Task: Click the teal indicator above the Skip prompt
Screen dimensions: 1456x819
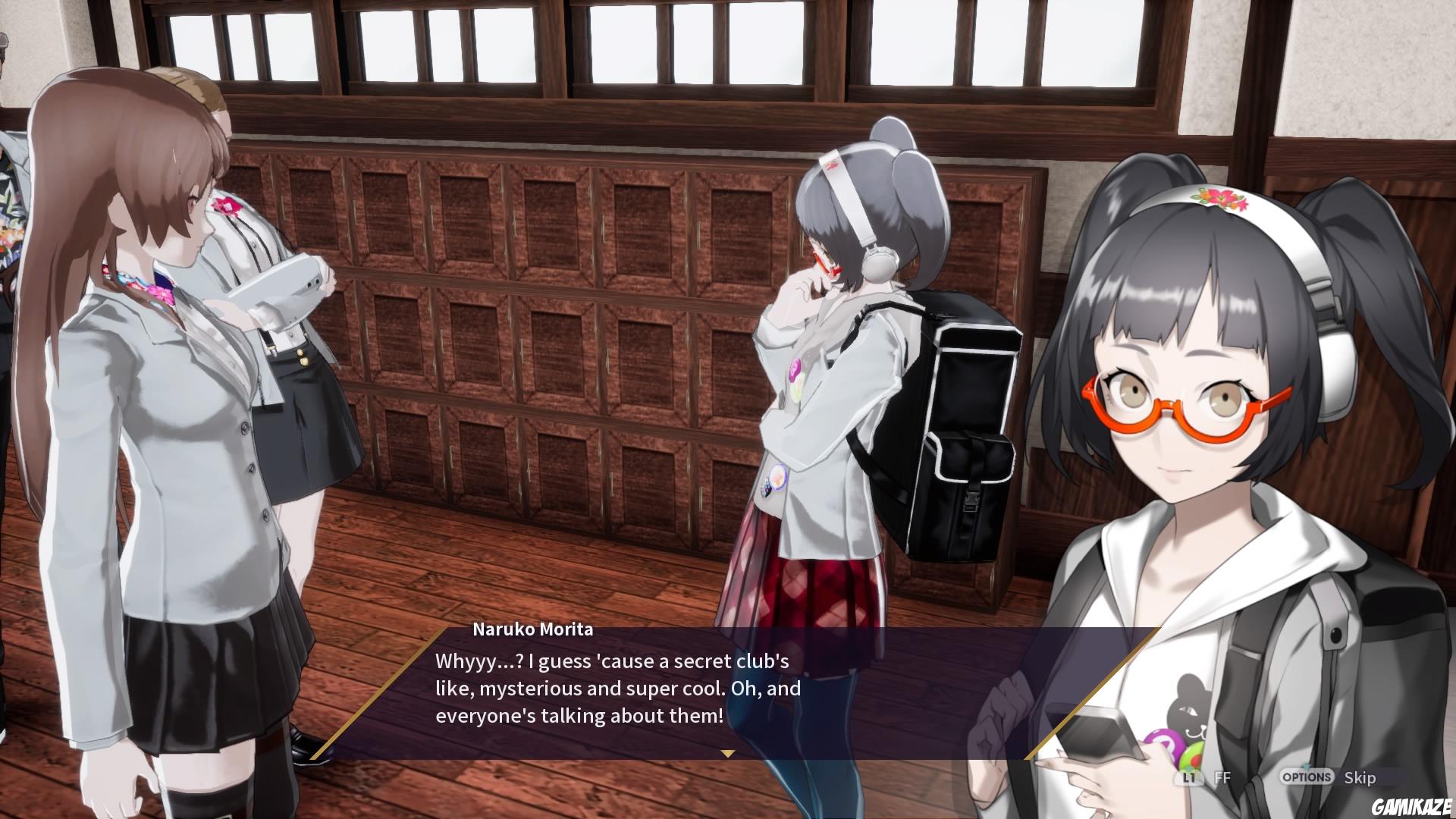Action: [1306, 767]
